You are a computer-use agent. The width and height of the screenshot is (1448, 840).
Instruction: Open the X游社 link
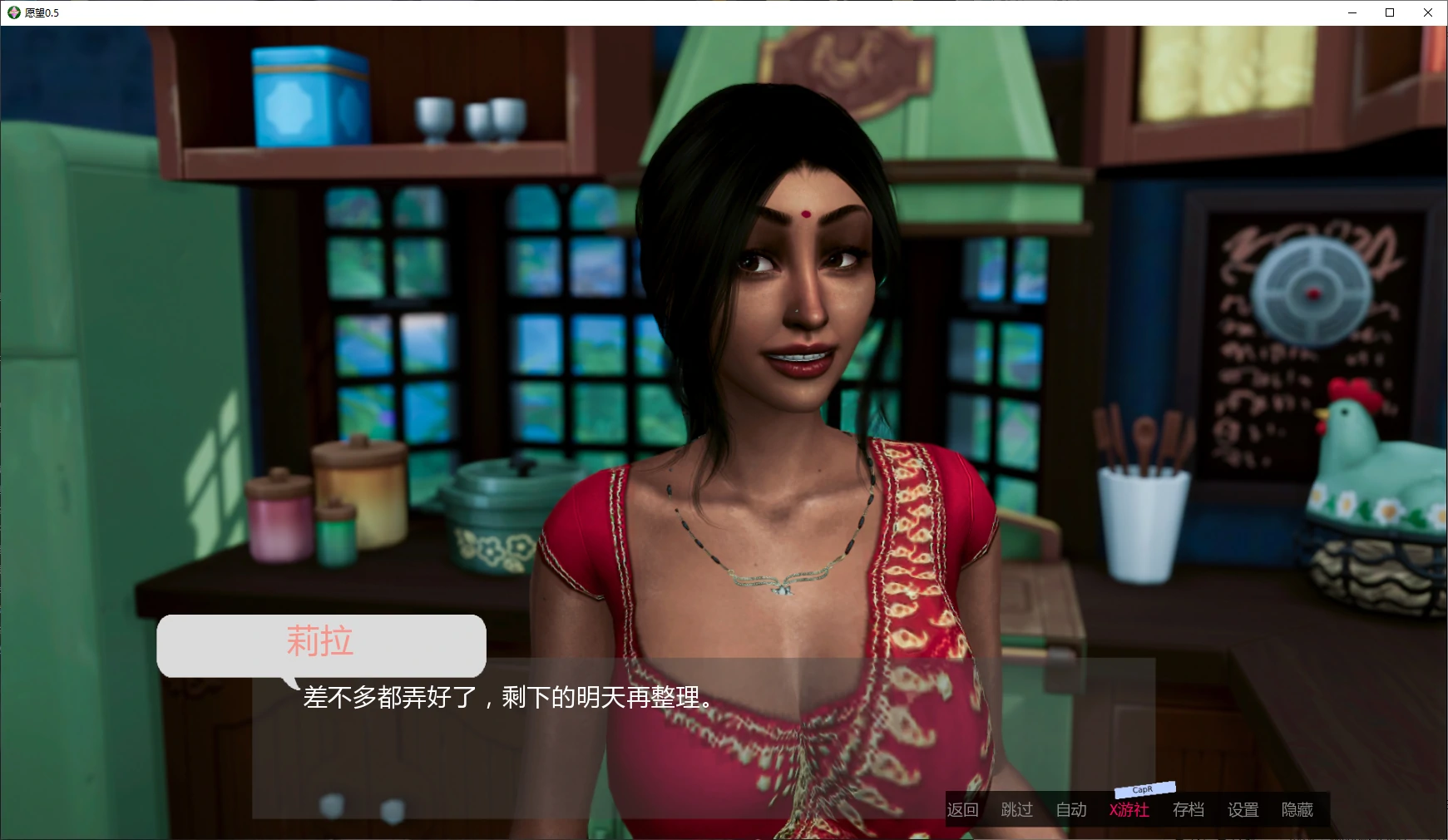[1129, 810]
